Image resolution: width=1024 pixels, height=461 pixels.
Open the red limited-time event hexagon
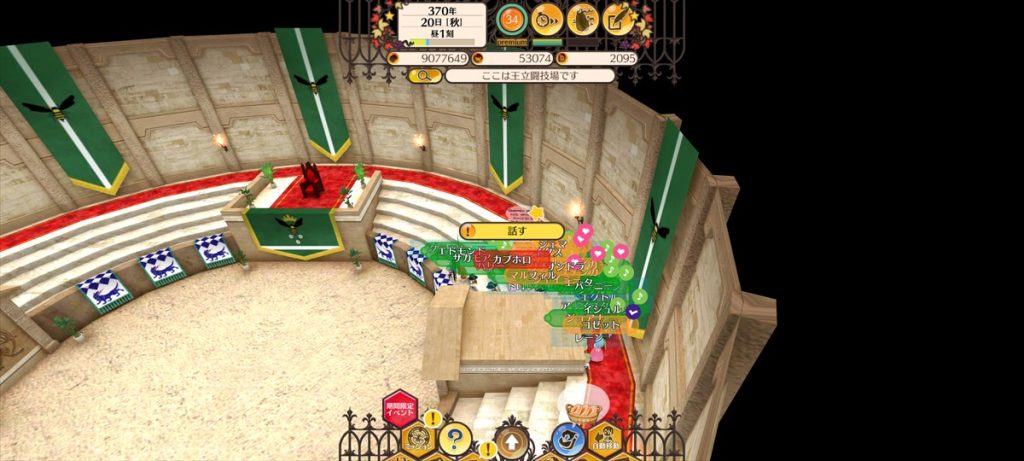tap(400, 409)
